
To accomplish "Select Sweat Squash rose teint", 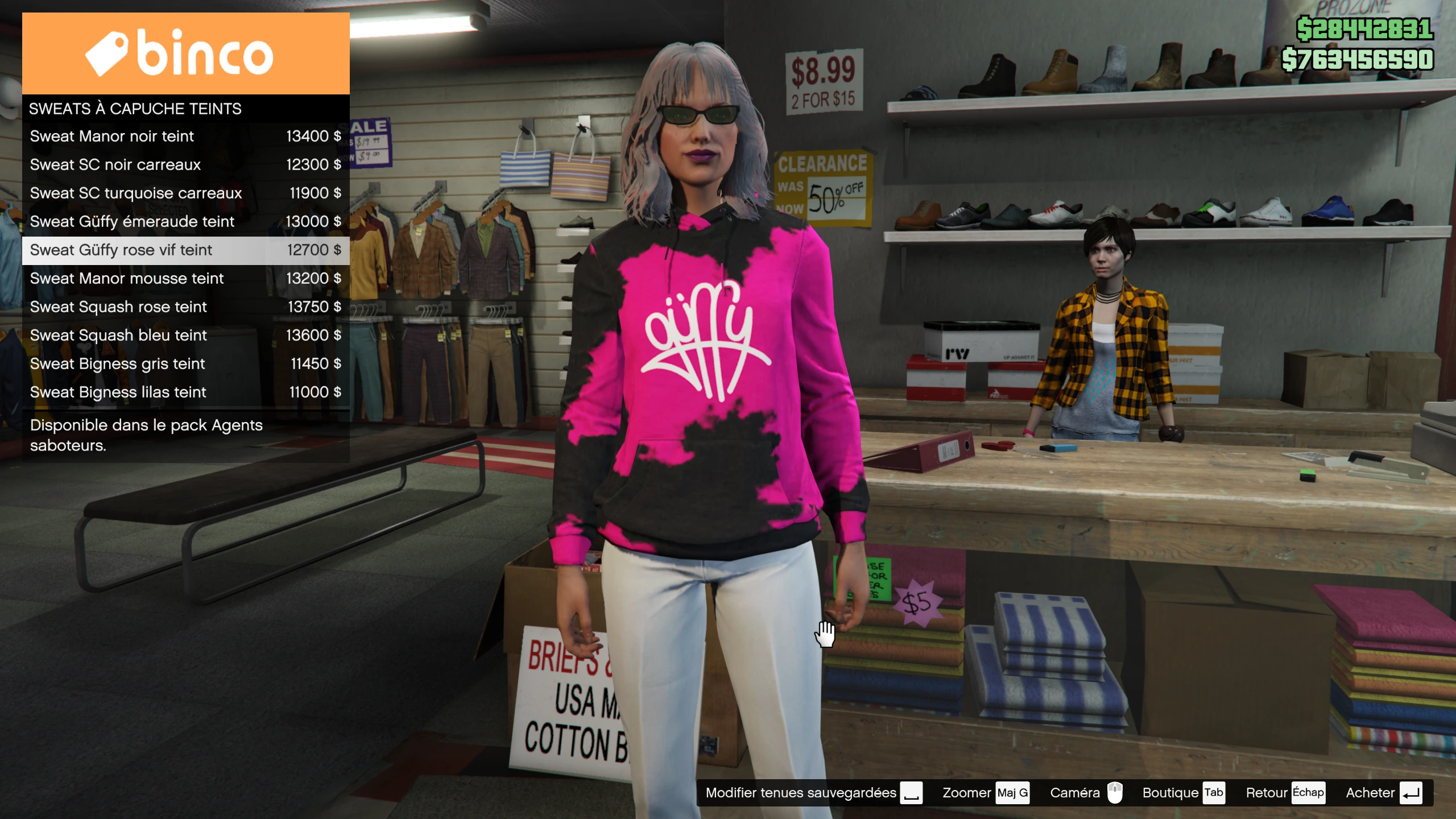I will pyautogui.click(x=185, y=307).
